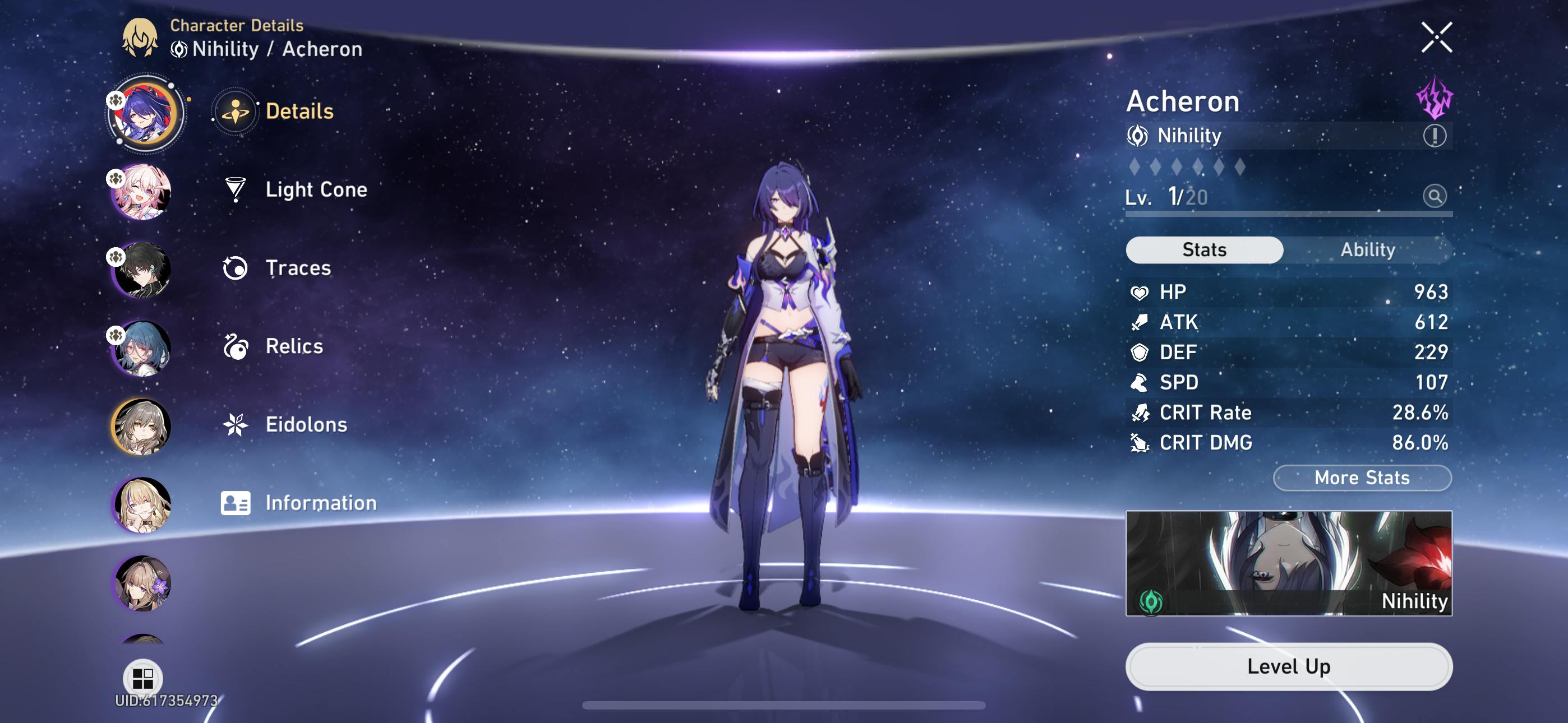Viewport: 1568px width, 723px height.
Task: Select Acheron's portrait in the character list
Action: (144, 113)
